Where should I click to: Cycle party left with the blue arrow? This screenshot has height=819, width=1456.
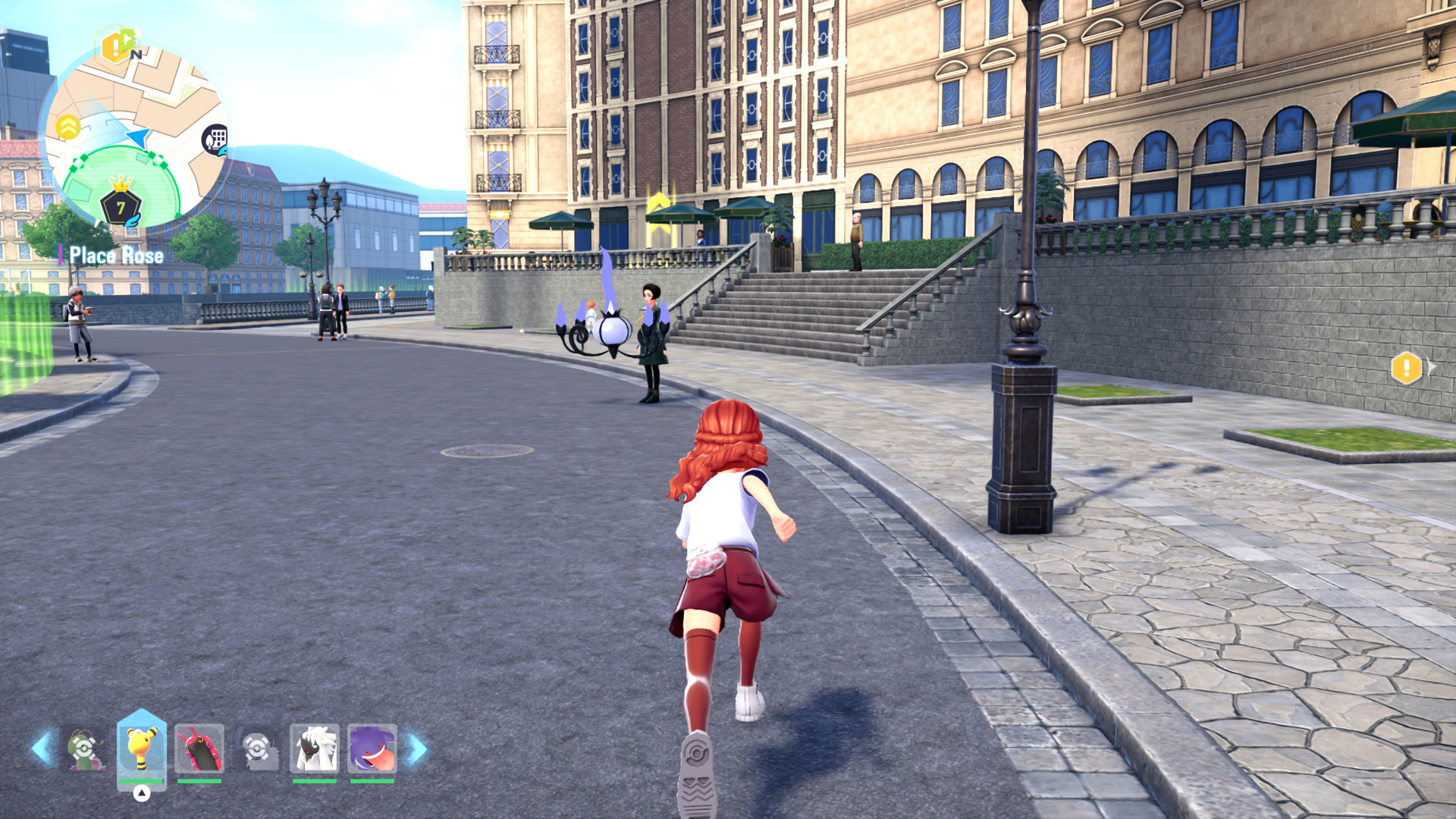tap(42, 748)
